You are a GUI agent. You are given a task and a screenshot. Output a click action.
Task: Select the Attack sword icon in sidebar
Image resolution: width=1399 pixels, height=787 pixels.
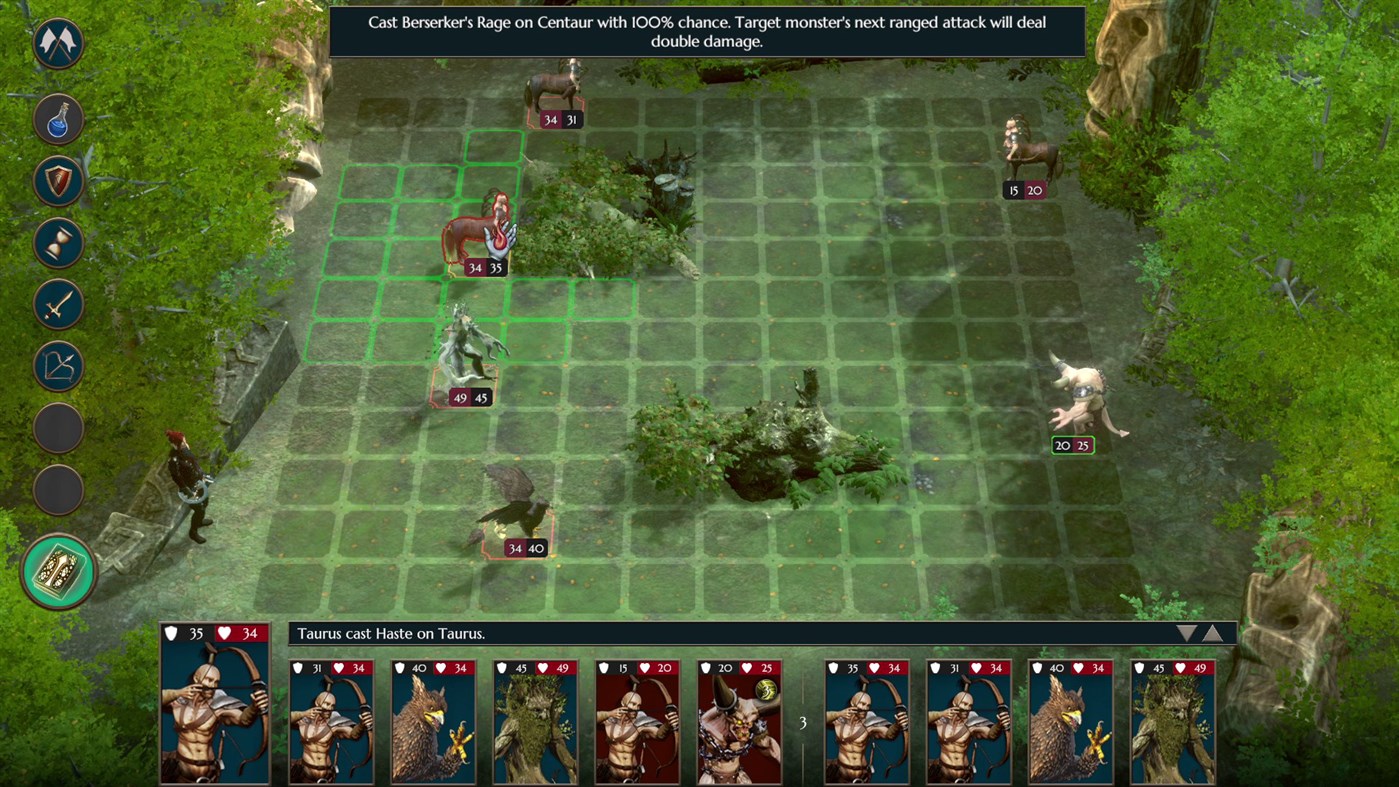tap(57, 305)
